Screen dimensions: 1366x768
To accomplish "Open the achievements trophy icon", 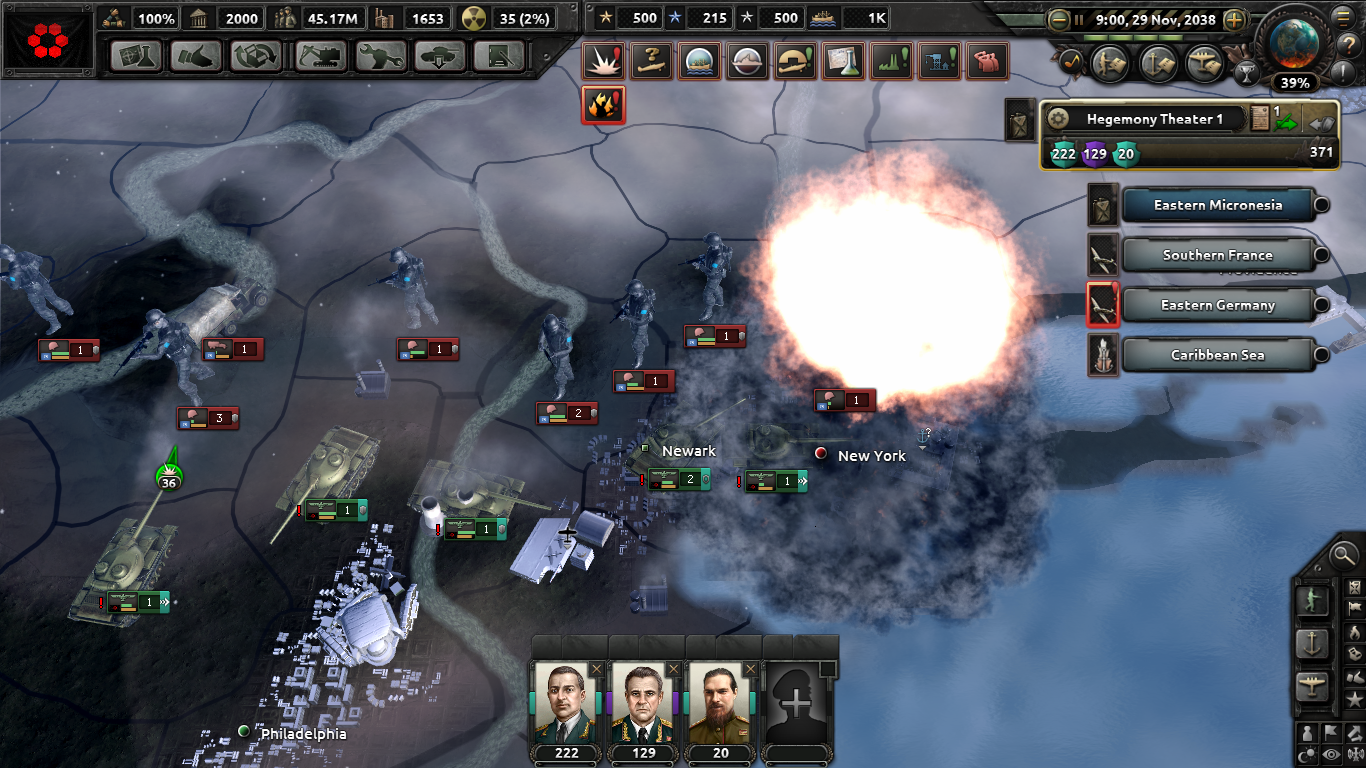I will pyautogui.click(x=1249, y=73).
